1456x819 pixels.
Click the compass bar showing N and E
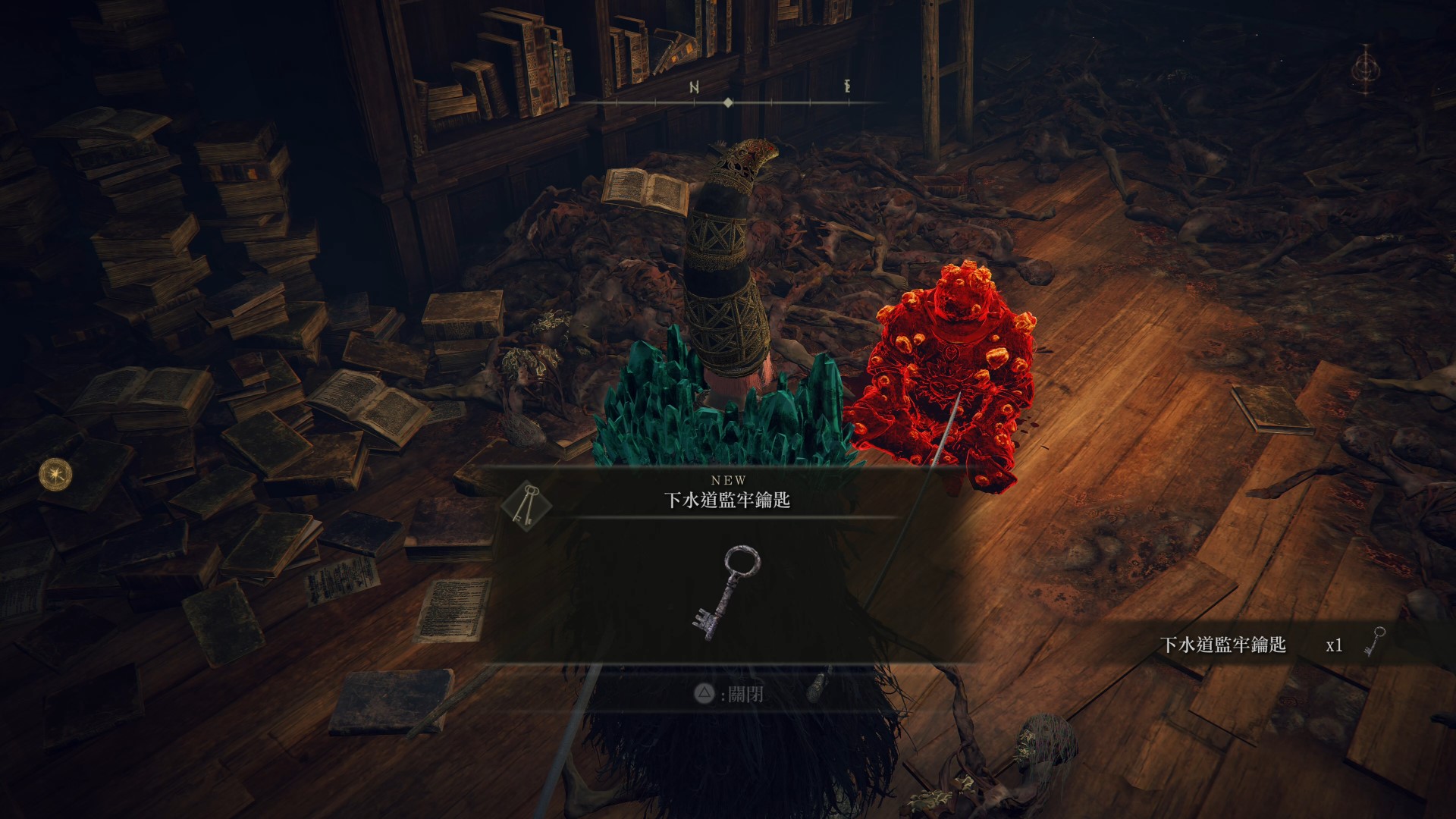pos(728,102)
